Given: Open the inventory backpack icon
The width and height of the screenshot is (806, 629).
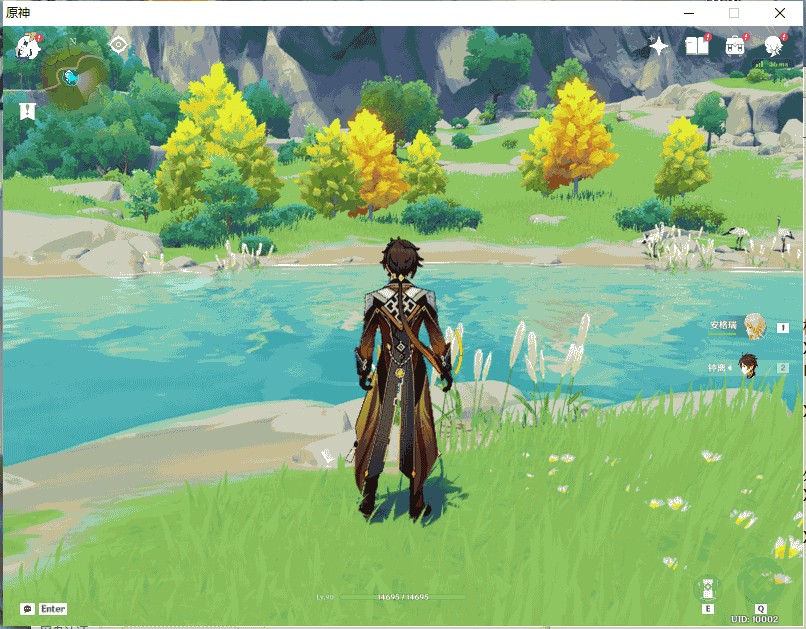Looking at the screenshot, I should pyautogui.click(x=736, y=45).
